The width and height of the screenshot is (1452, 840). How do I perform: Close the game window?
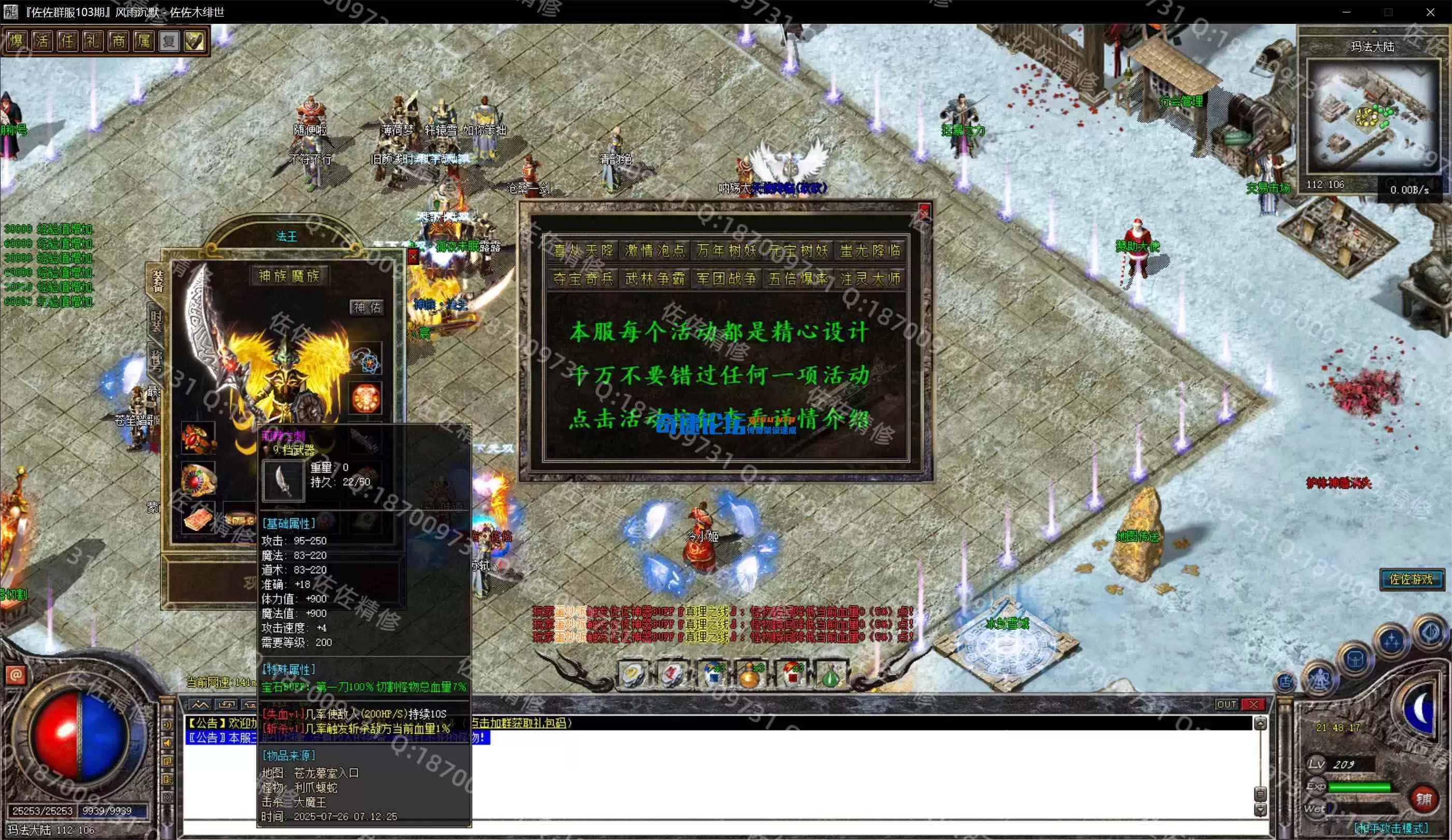tap(1430, 11)
